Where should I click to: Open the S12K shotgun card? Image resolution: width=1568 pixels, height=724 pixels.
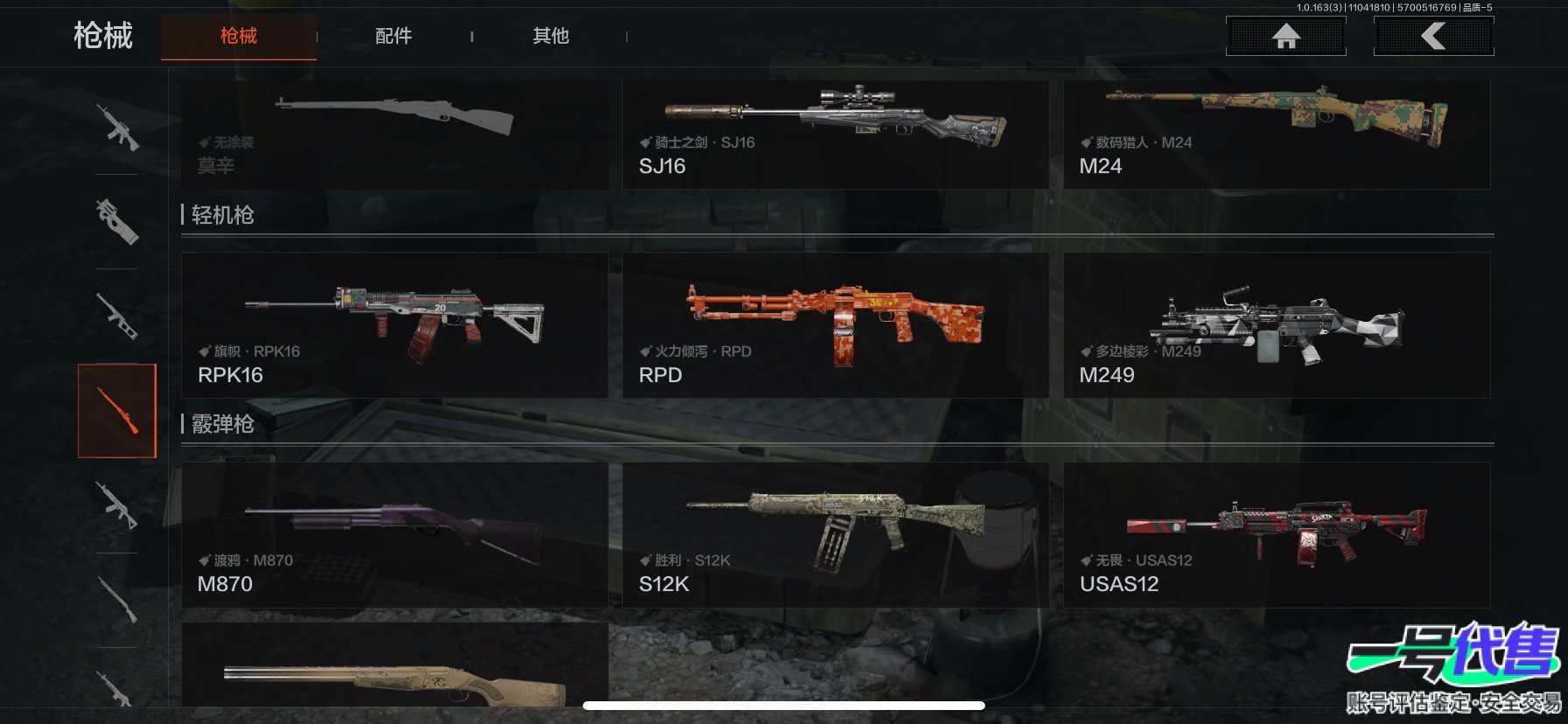(x=835, y=534)
